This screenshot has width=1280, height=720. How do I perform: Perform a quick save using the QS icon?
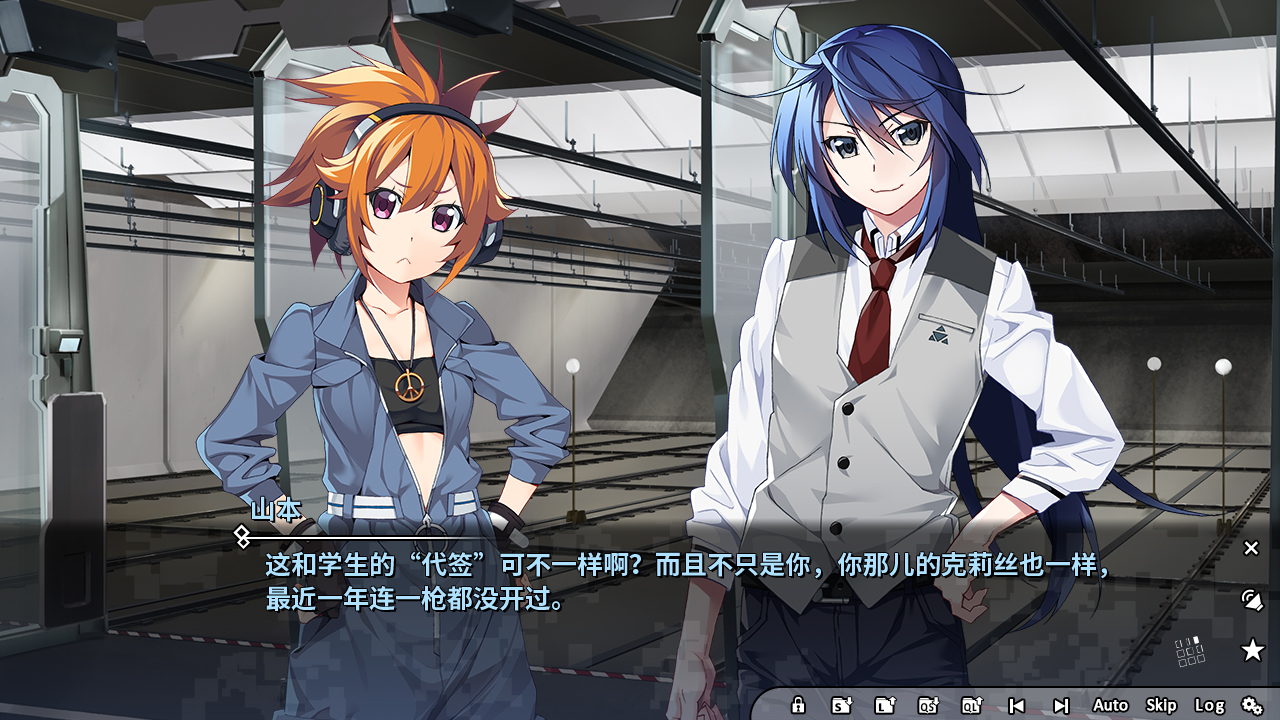pos(928,705)
